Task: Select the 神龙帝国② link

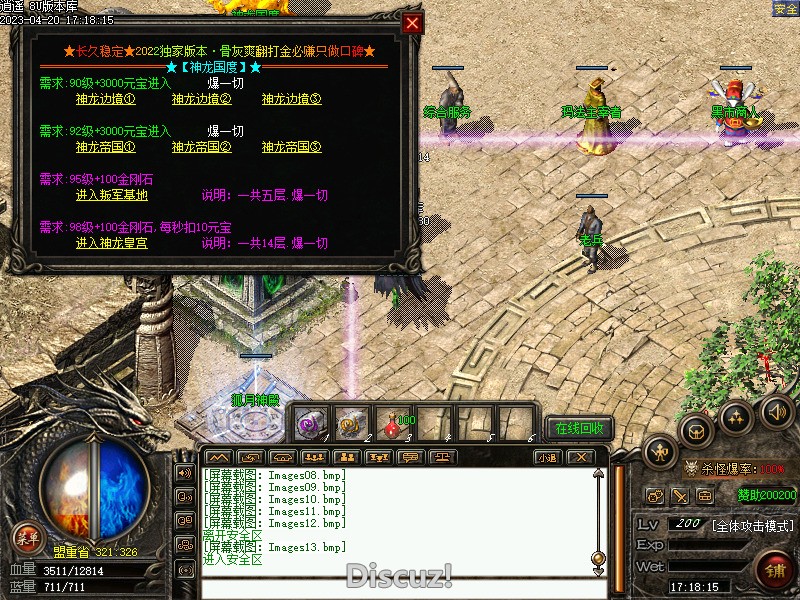Action: click(x=201, y=147)
